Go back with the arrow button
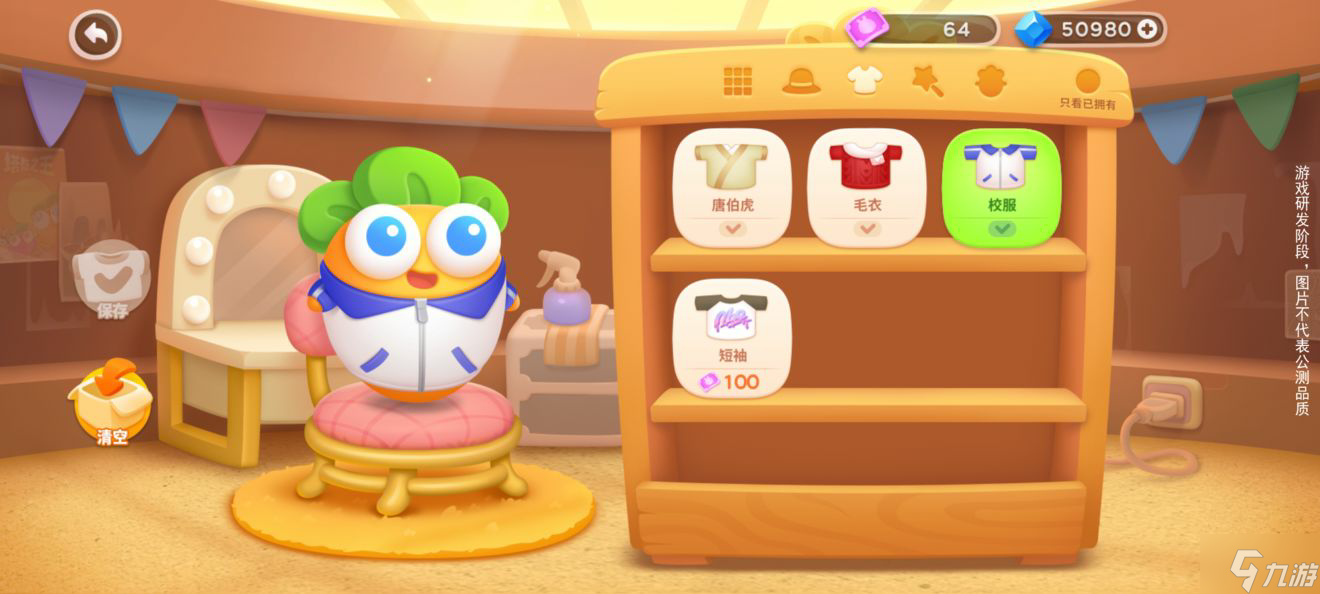1320x594 pixels. (x=95, y=36)
